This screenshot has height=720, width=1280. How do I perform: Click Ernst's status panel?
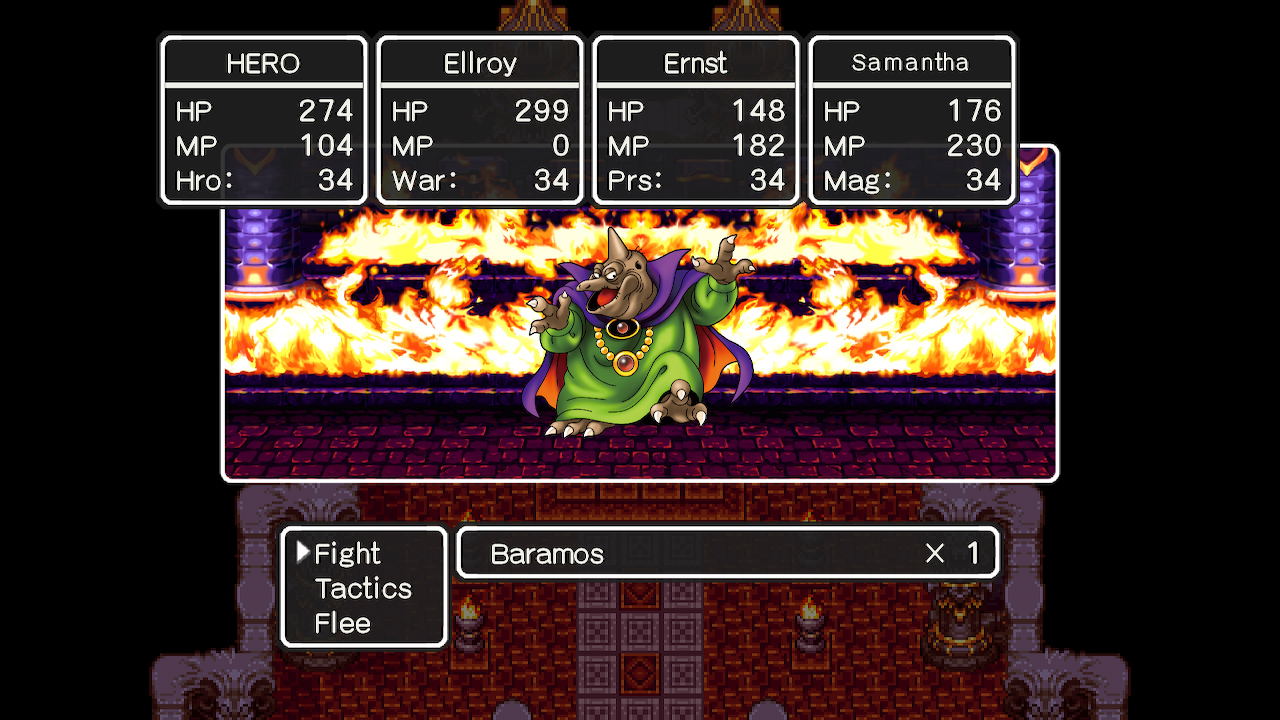(x=695, y=62)
